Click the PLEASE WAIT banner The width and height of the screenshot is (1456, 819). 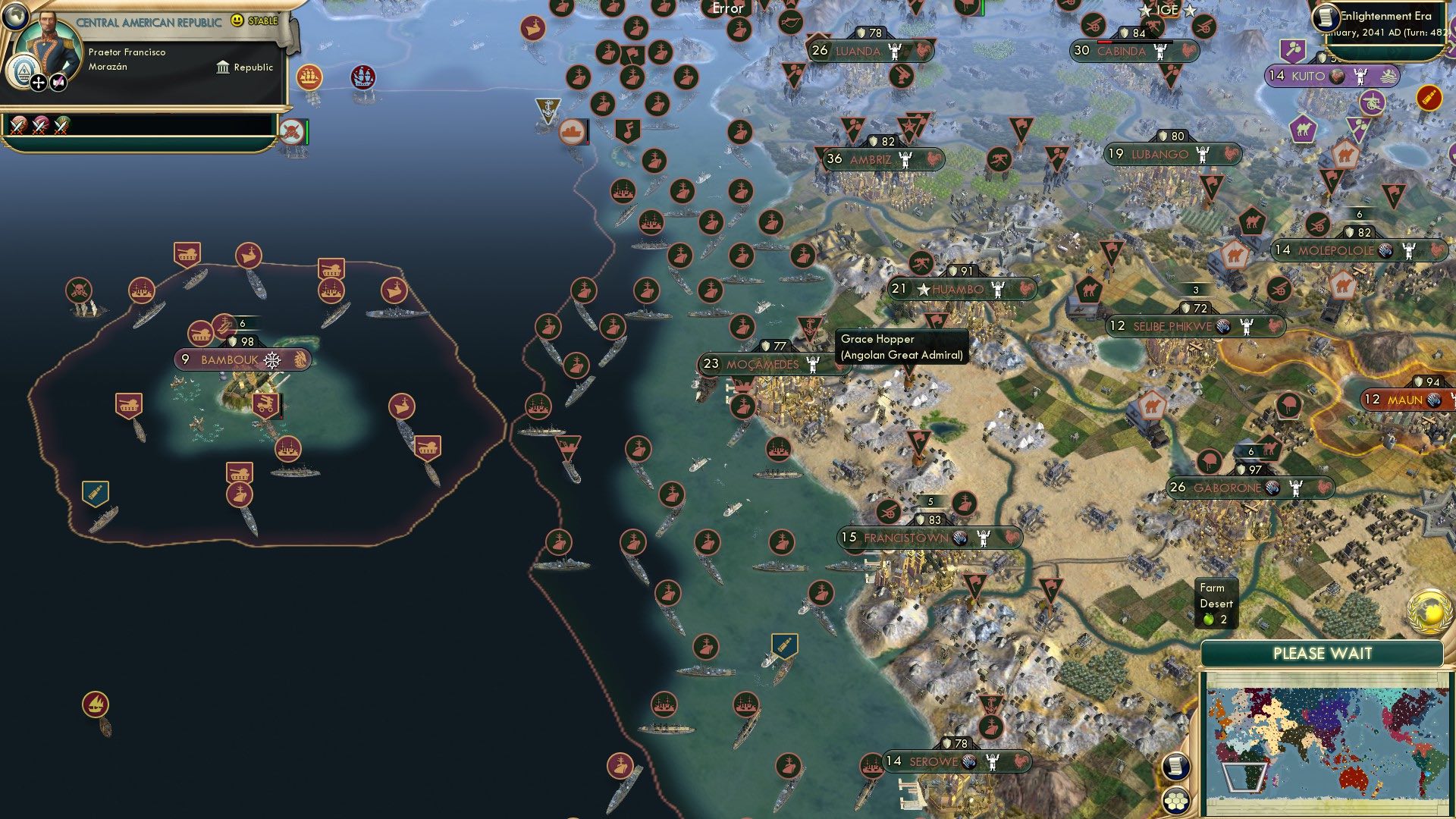tap(1323, 652)
